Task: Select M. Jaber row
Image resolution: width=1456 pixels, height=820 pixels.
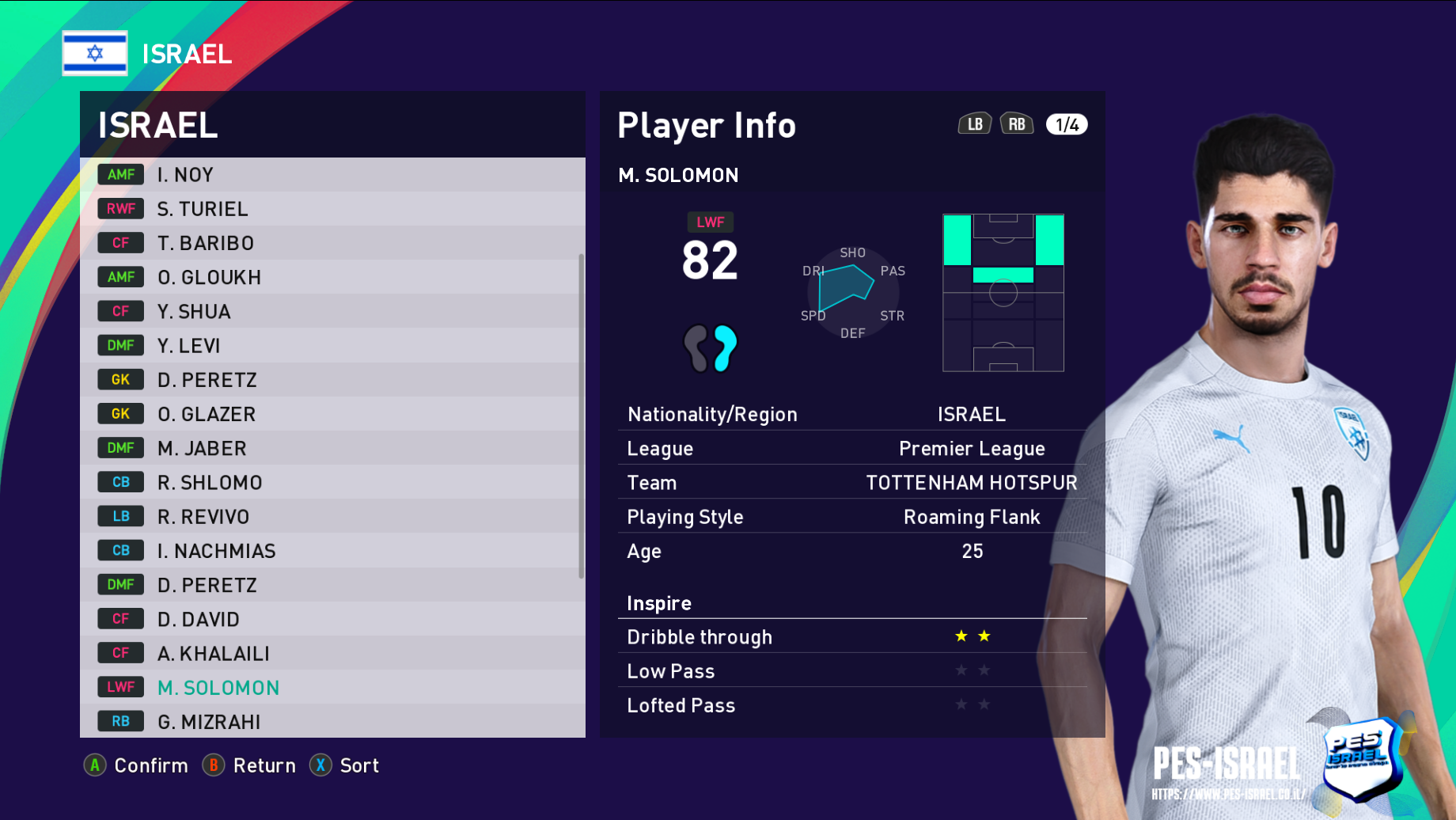Action: point(332,448)
